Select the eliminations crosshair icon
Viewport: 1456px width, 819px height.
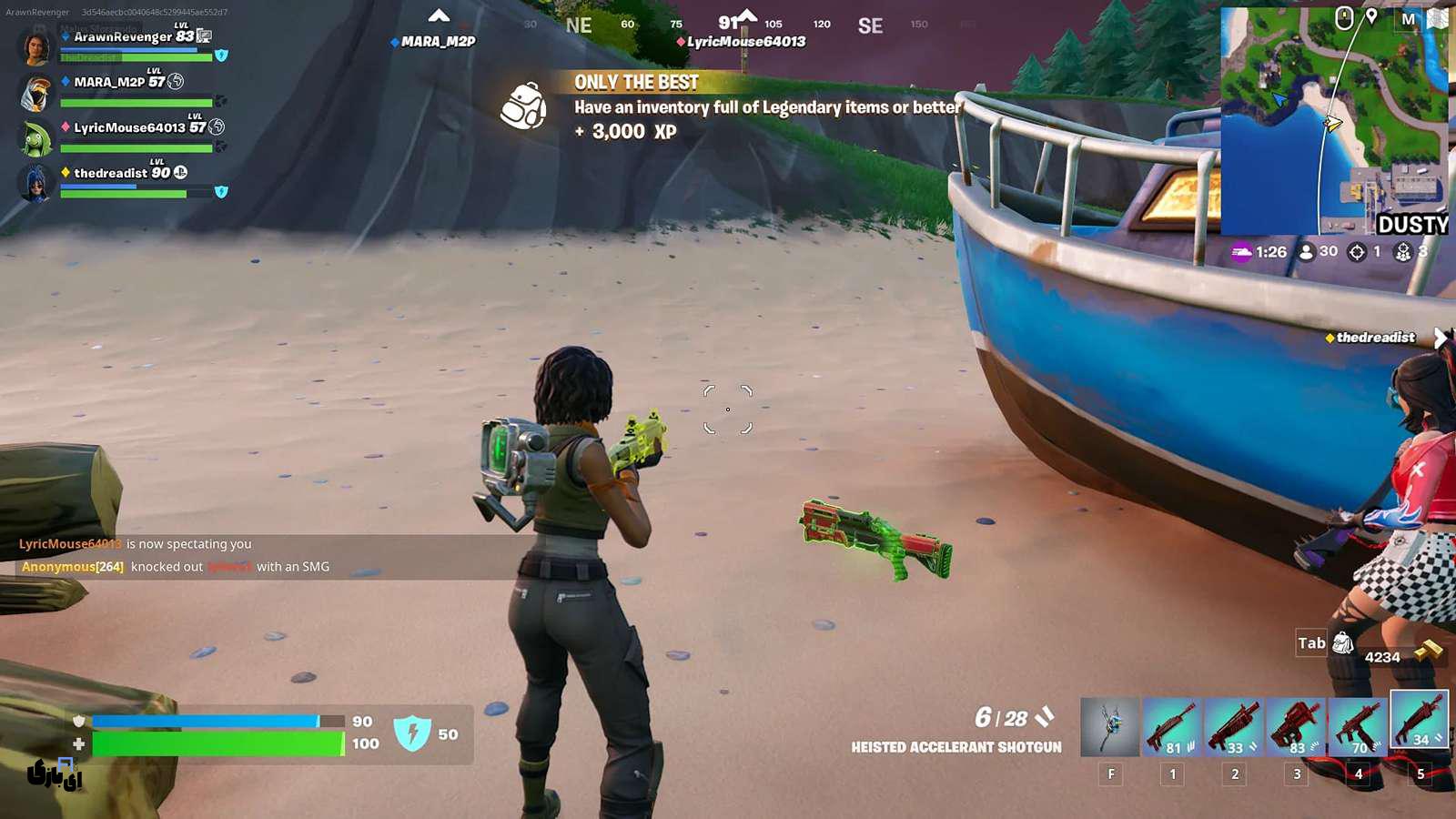click(1357, 252)
